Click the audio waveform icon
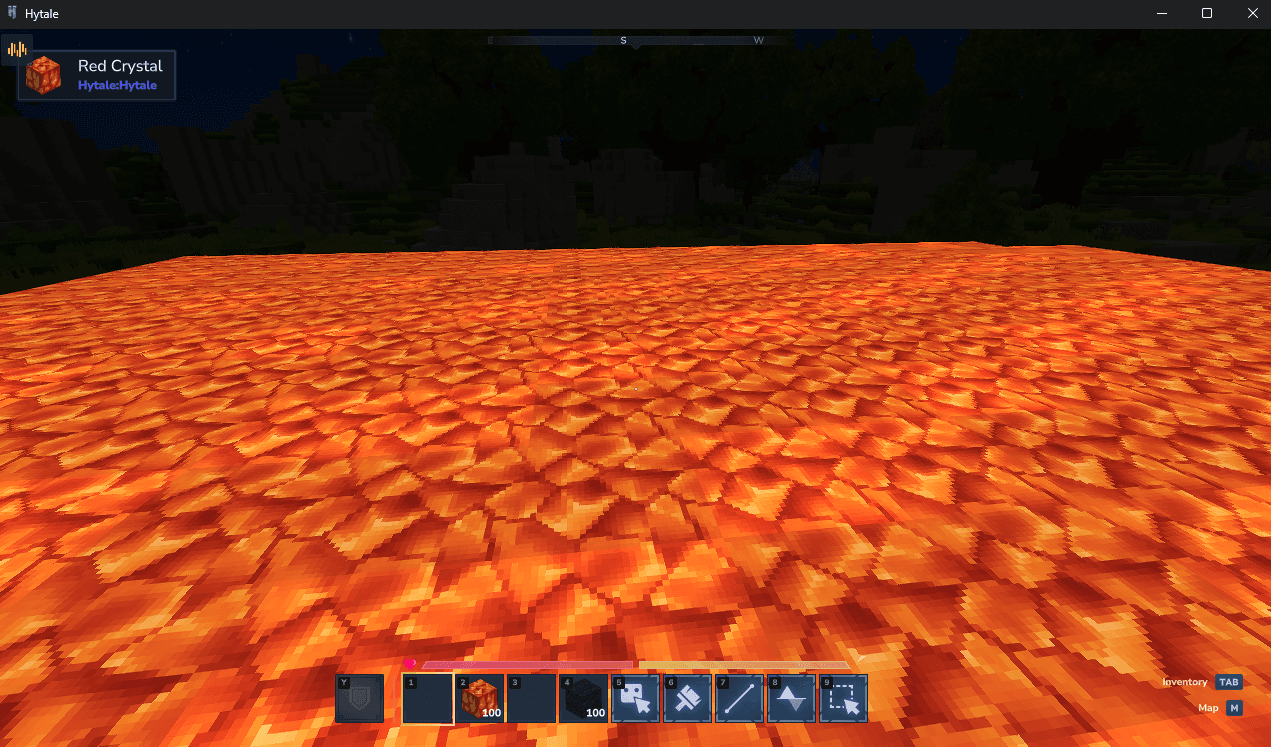Image resolution: width=1271 pixels, height=747 pixels. point(17,49)
